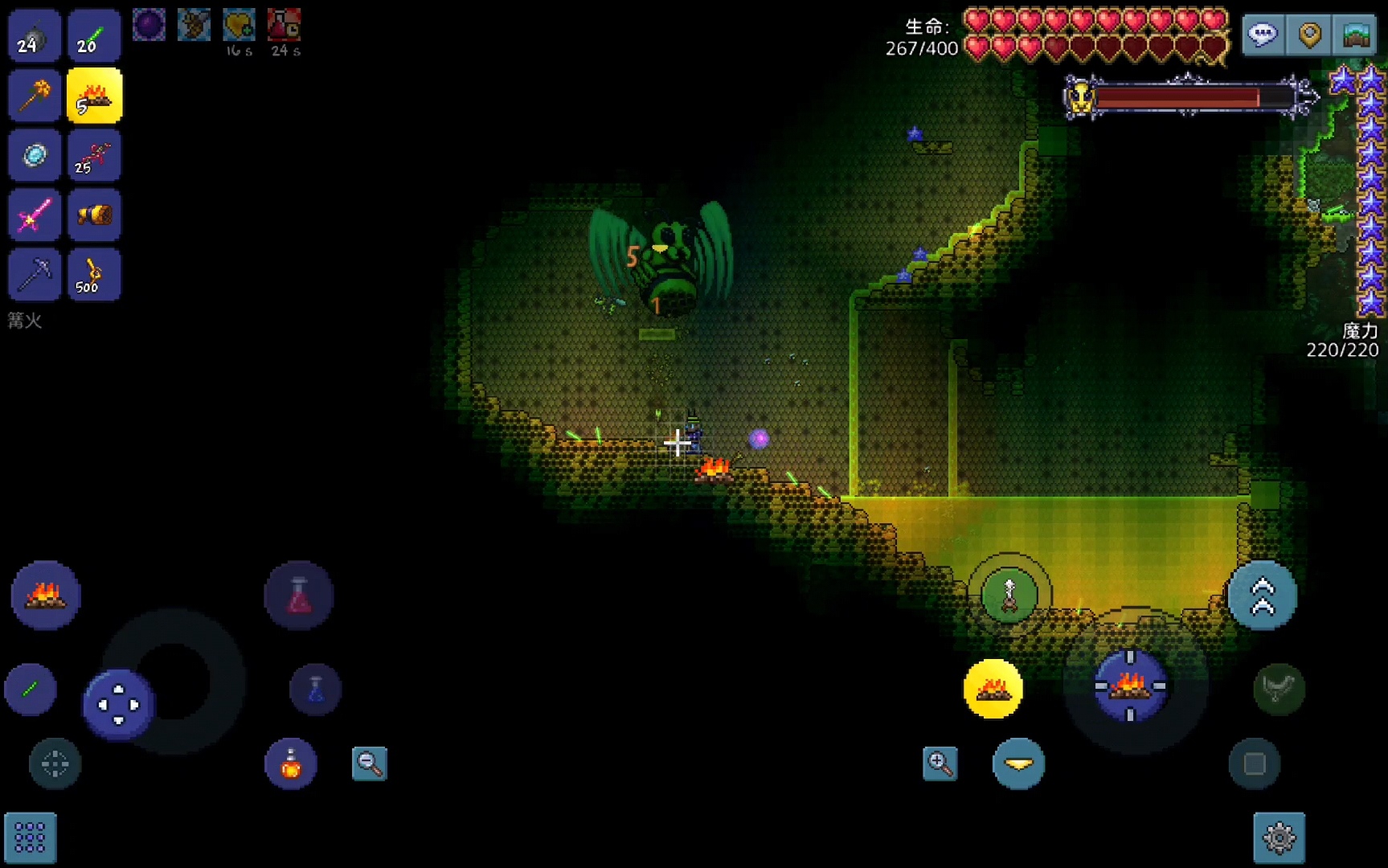The width and height of the screenshot is (1388, 868).
Task: Select the bomb slot with 24
Action: pos(35,36)
